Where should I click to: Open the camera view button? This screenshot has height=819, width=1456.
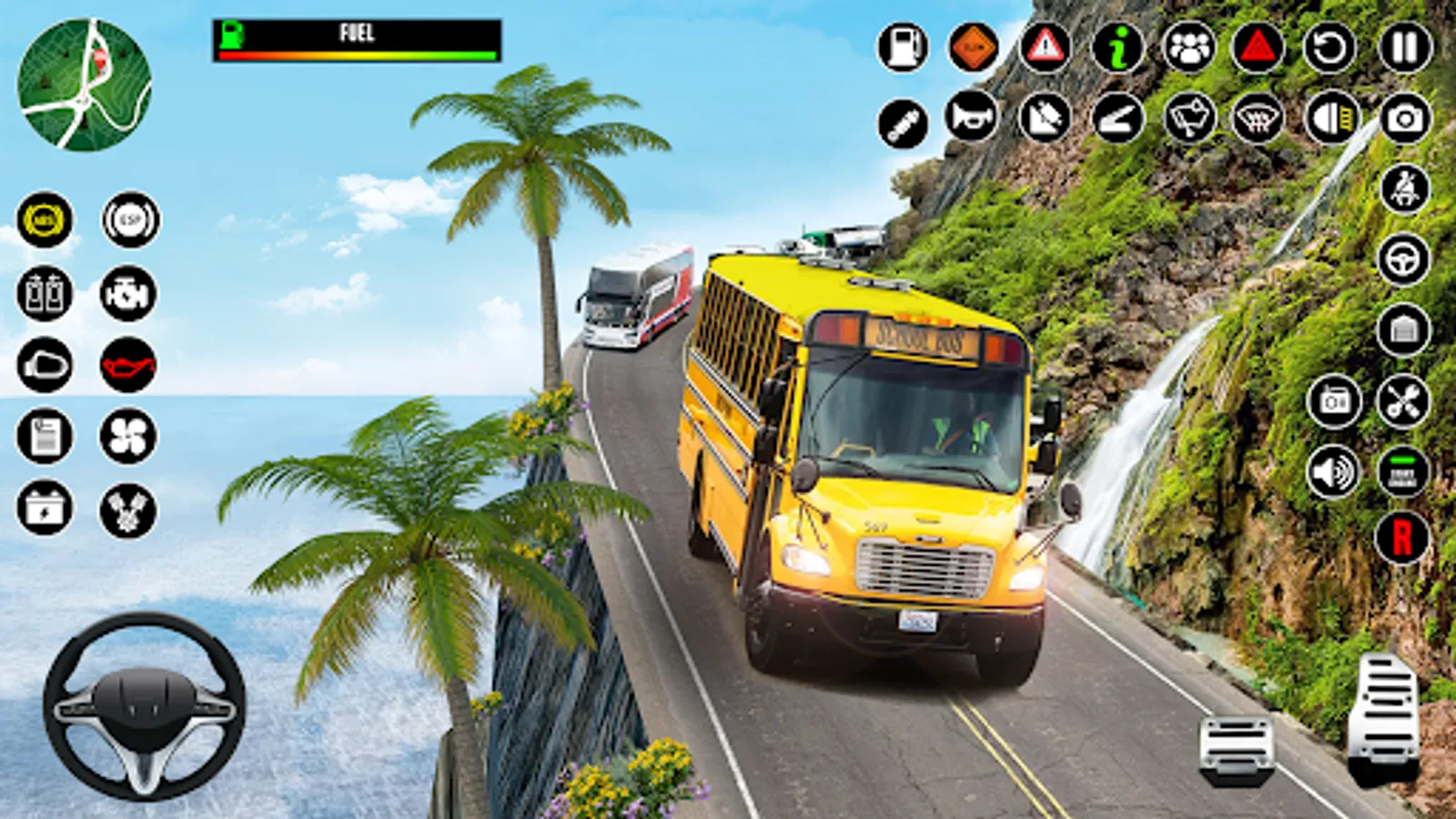pos(1405,118)
